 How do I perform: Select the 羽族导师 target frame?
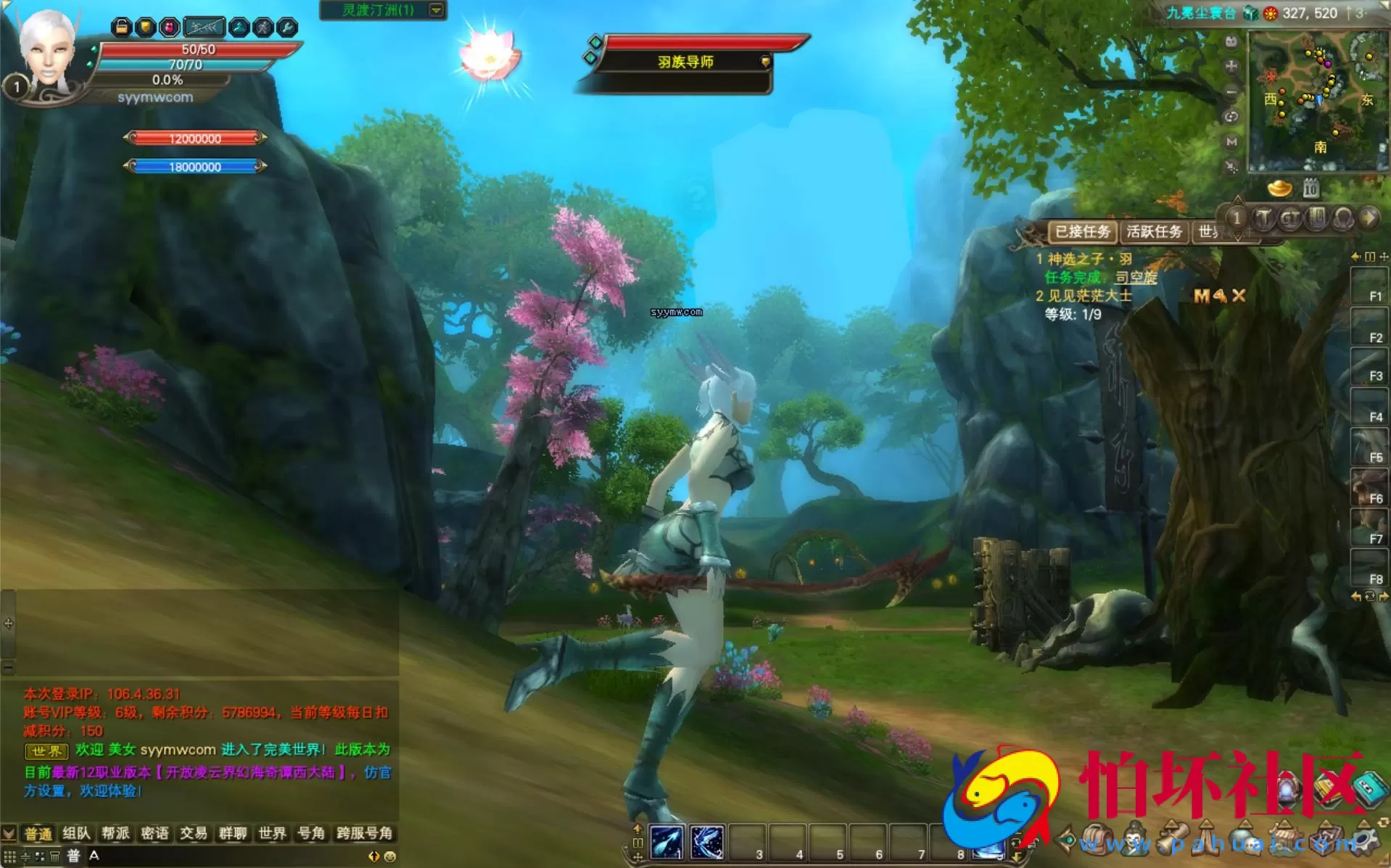(685, 62)
